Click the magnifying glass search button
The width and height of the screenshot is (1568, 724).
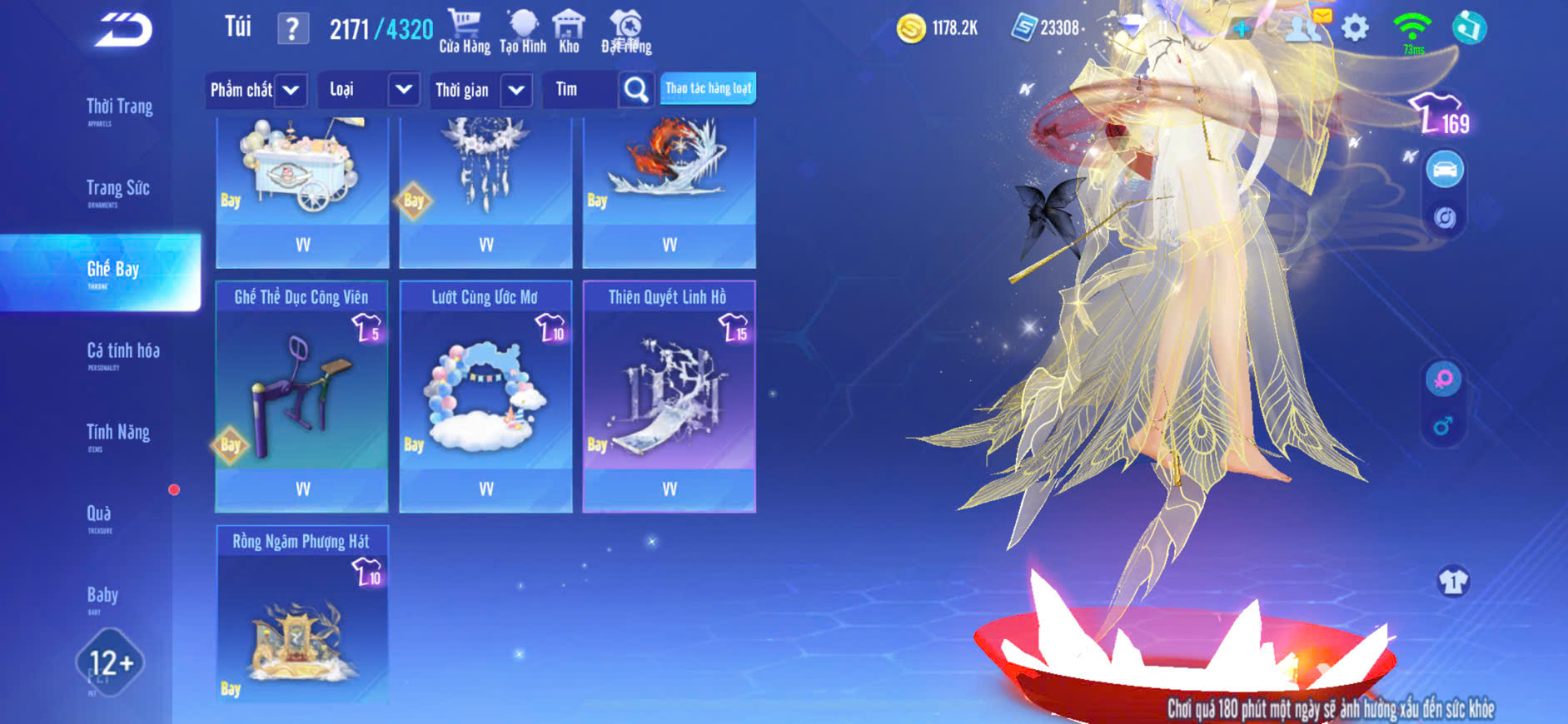click(x=636, y=90)
